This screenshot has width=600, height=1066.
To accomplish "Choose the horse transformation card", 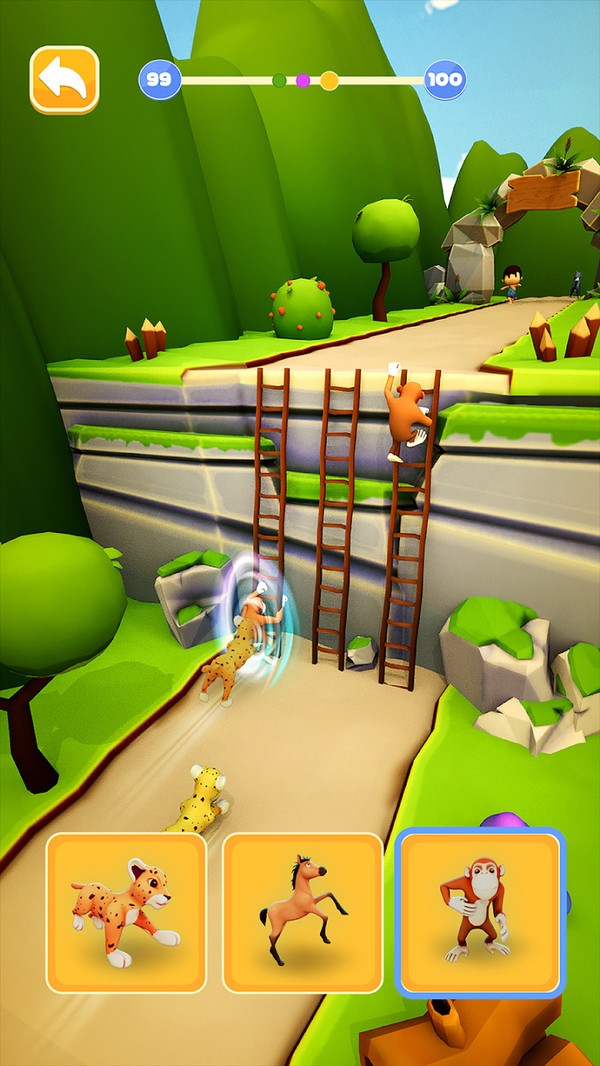I will click(x=302, y=912).
